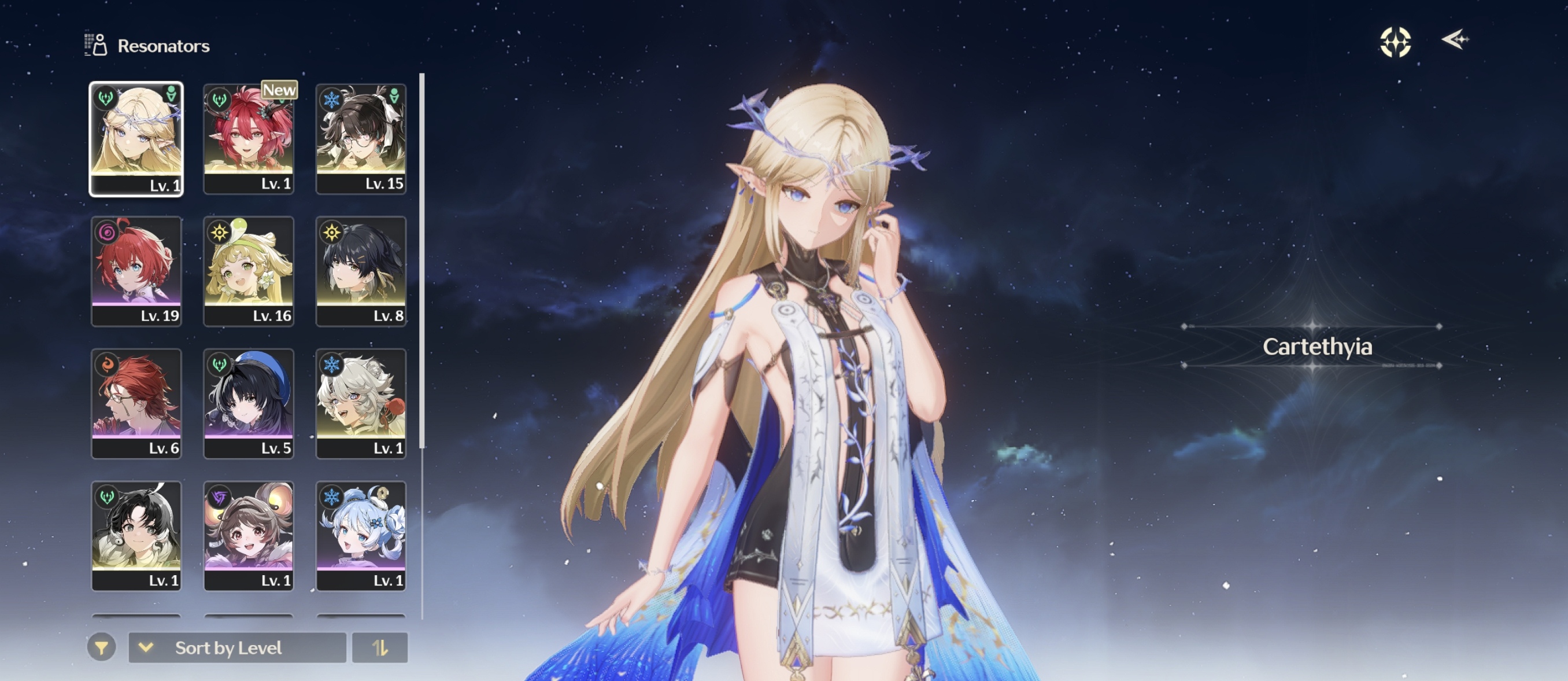Image resolution: width=1568 pixels, height=681 pixels.
Task: Select the Lv.19 red-haired resonator
Action: (x=136, y=271)
